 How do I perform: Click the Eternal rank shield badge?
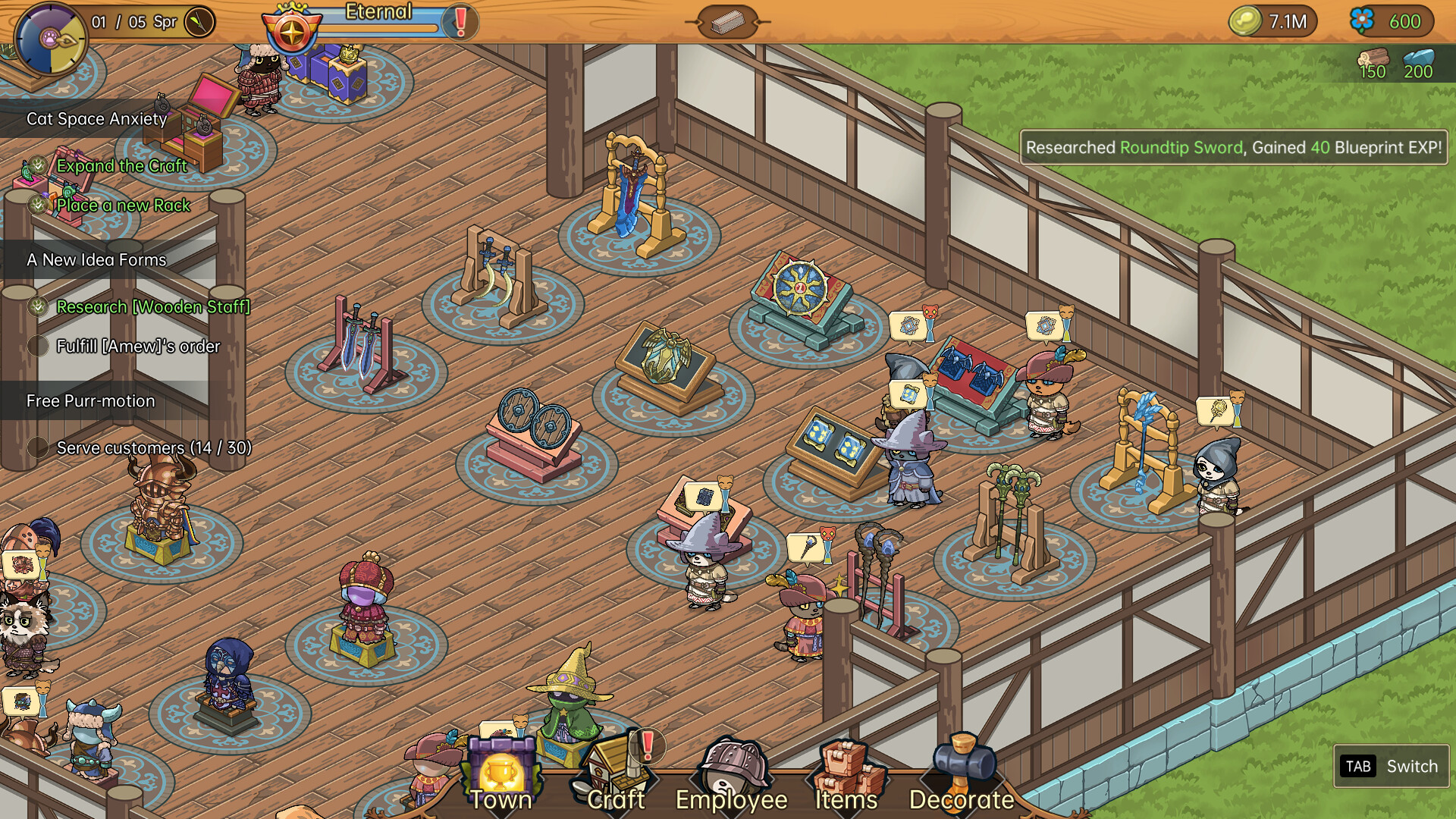pos(292,32)
